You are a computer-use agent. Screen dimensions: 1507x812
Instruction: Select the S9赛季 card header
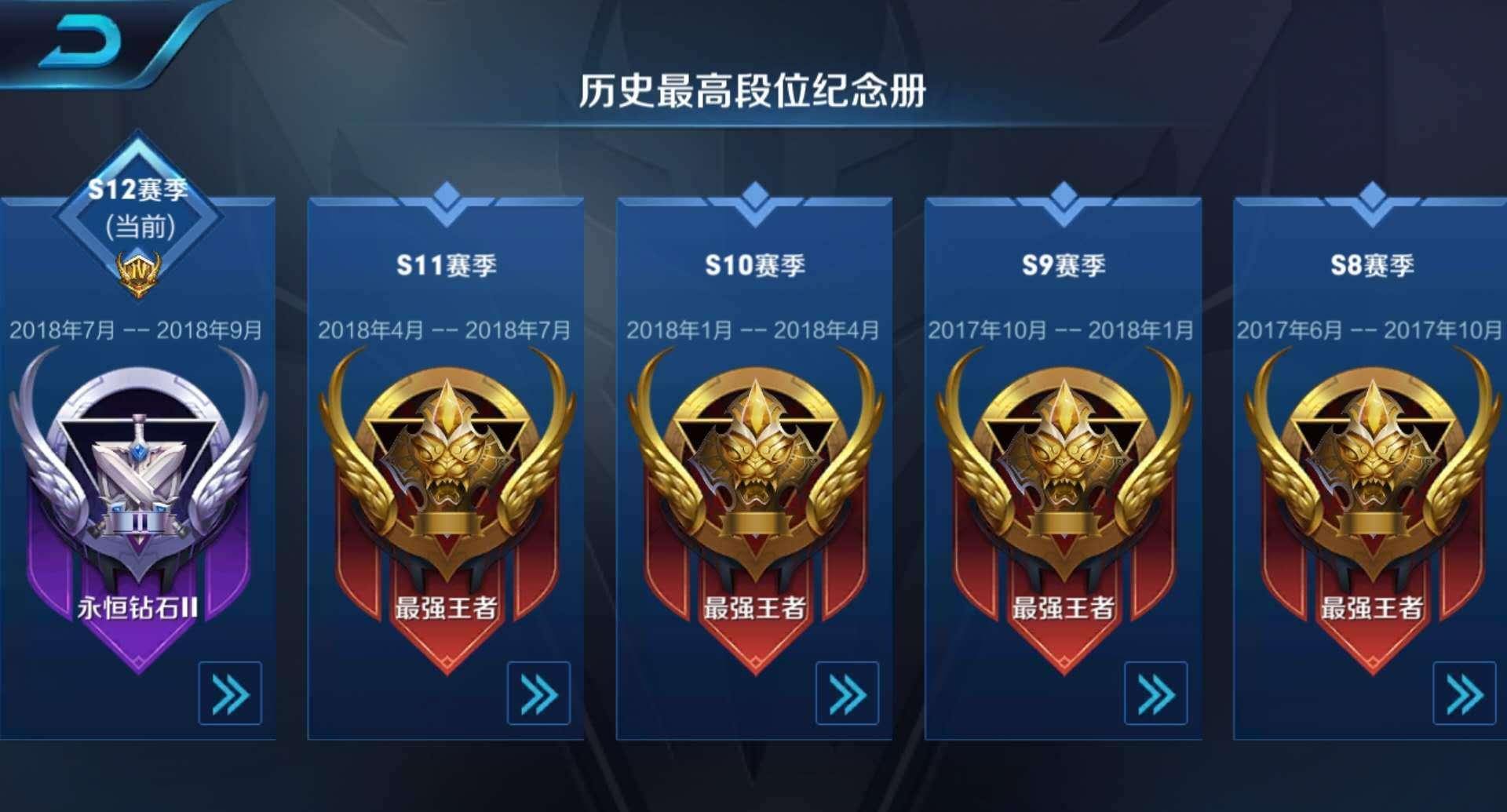coord(1061,265)
